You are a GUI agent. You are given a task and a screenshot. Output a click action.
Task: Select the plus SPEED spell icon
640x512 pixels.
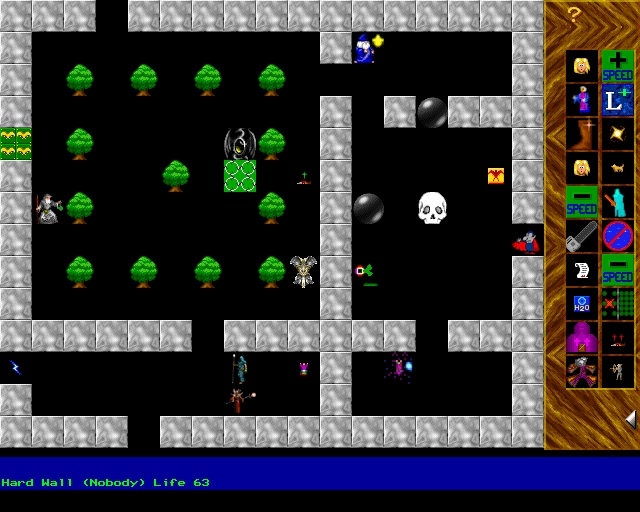[617, 66]
